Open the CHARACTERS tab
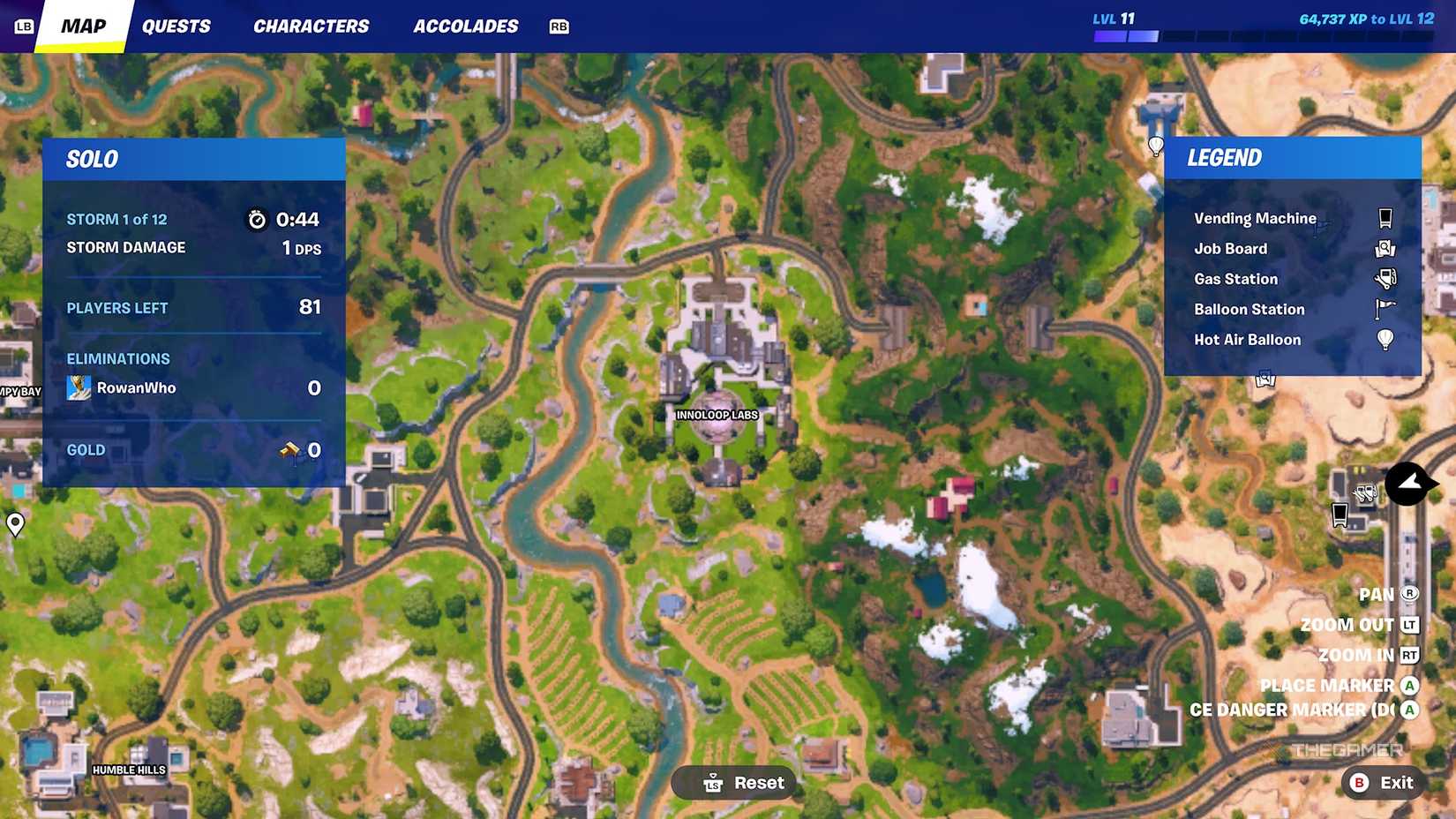Image resolution: width=1456 pixels, height=819 pixels. (311, 26)
